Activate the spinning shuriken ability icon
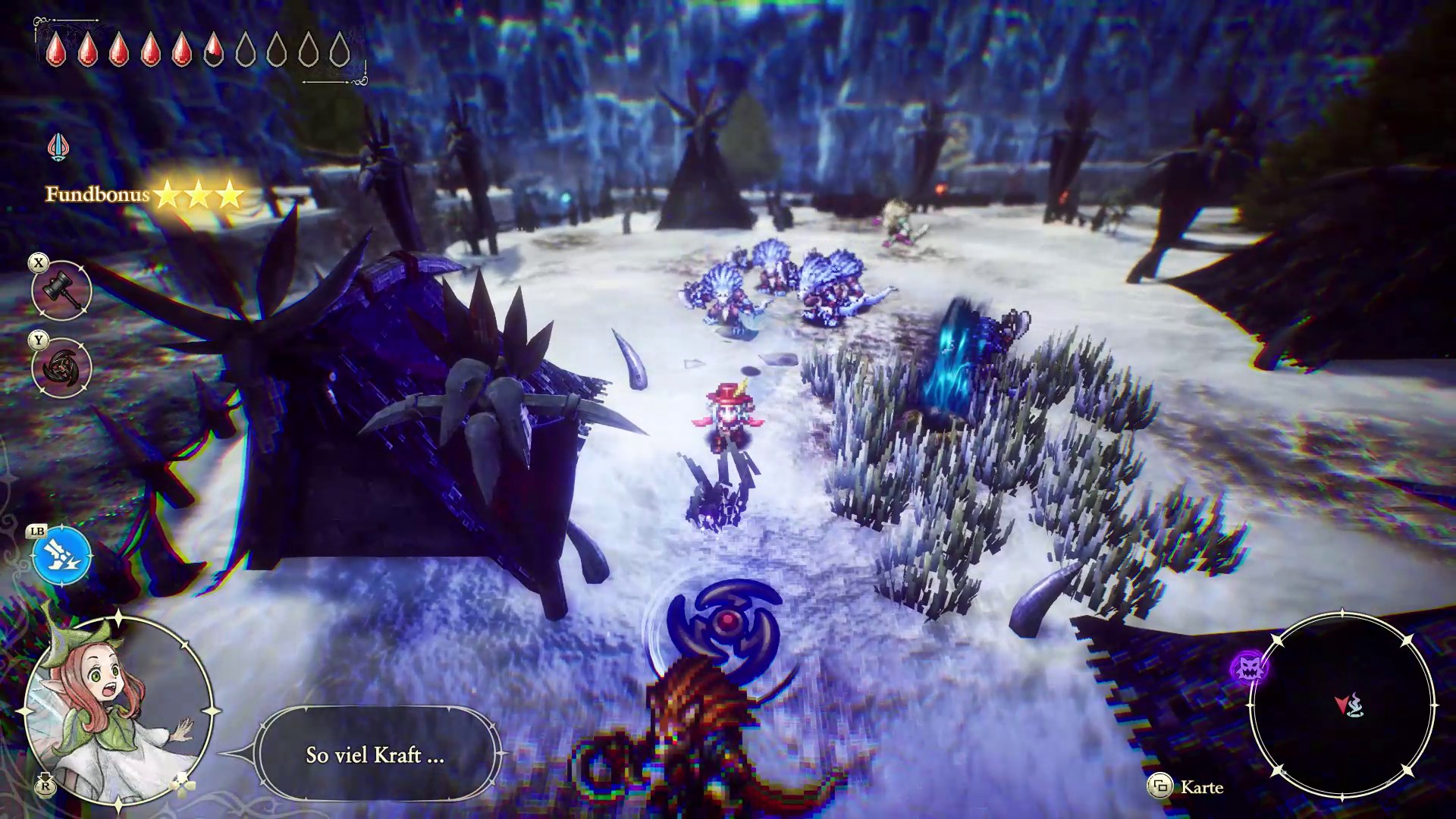1456x819 pixels. pyautogui.click(x=61, y=369)
